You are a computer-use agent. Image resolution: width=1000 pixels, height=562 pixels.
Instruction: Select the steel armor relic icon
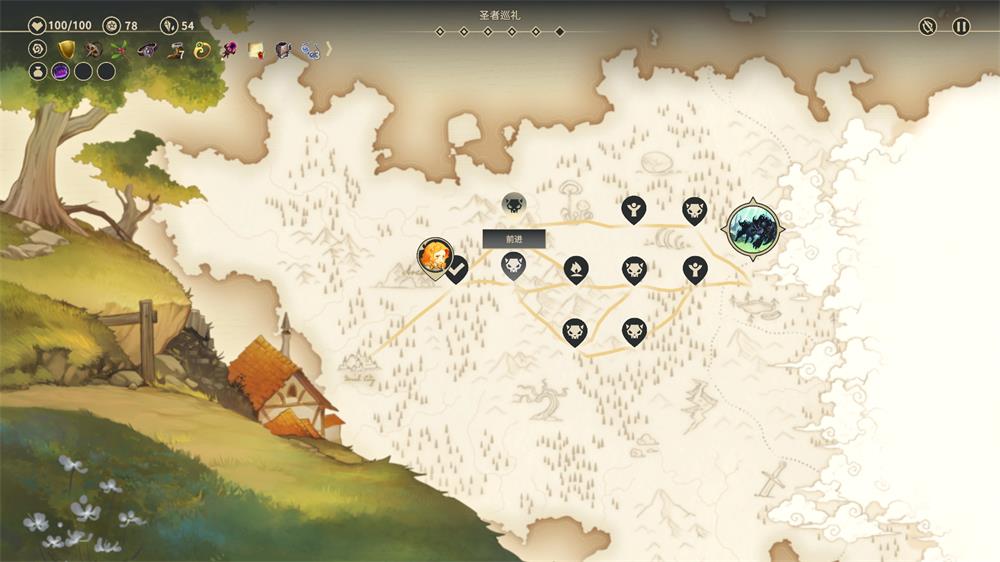(x=283, y=49)
